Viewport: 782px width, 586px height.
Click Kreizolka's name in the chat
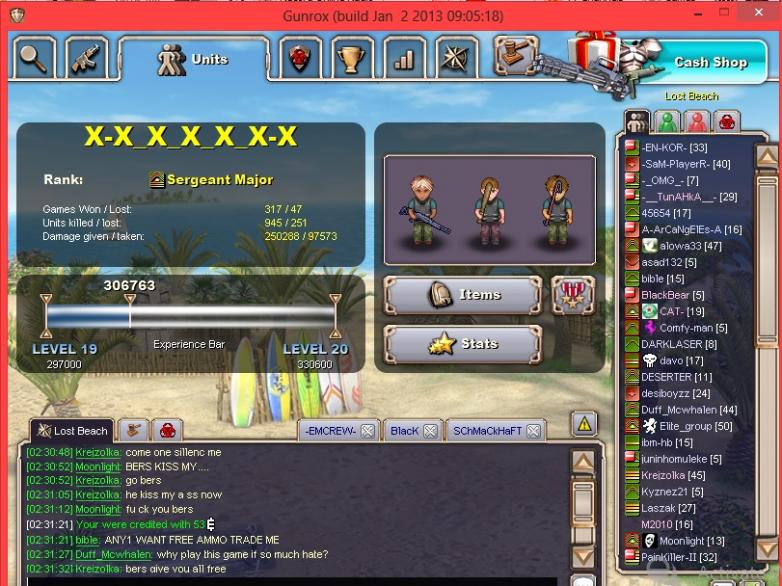click(98, 453)
